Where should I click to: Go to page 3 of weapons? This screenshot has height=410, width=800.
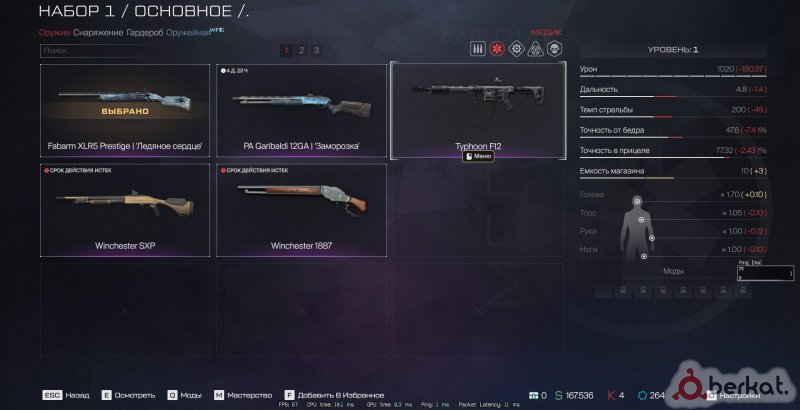[x=316, y=49]
